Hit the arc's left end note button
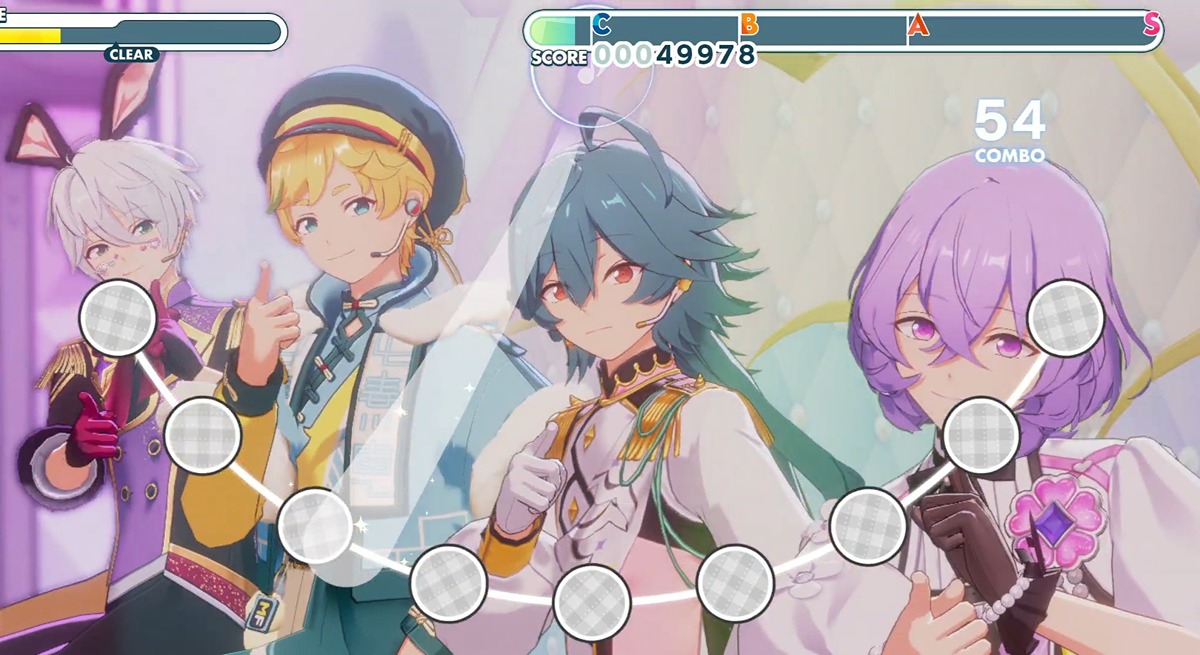Viewport: 1200px width, 655px height. point(118,318)
